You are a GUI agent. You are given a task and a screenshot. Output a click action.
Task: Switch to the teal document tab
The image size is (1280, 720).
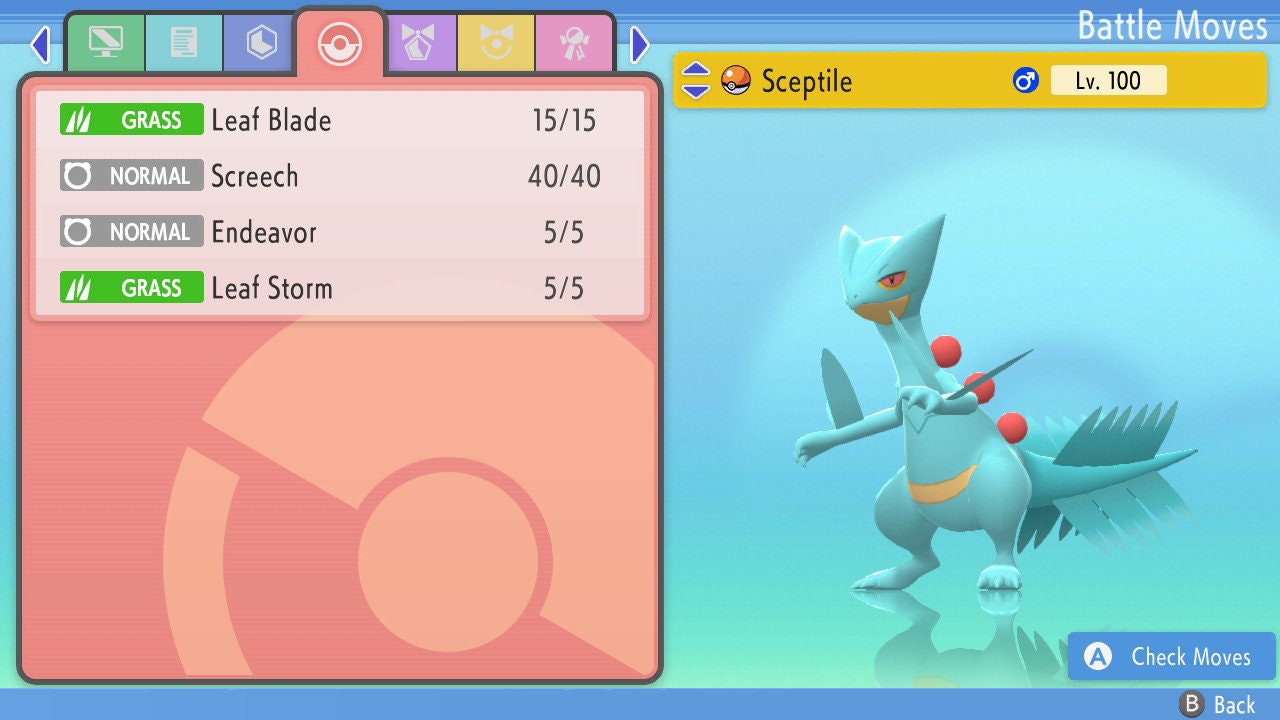tap(184, 43)
